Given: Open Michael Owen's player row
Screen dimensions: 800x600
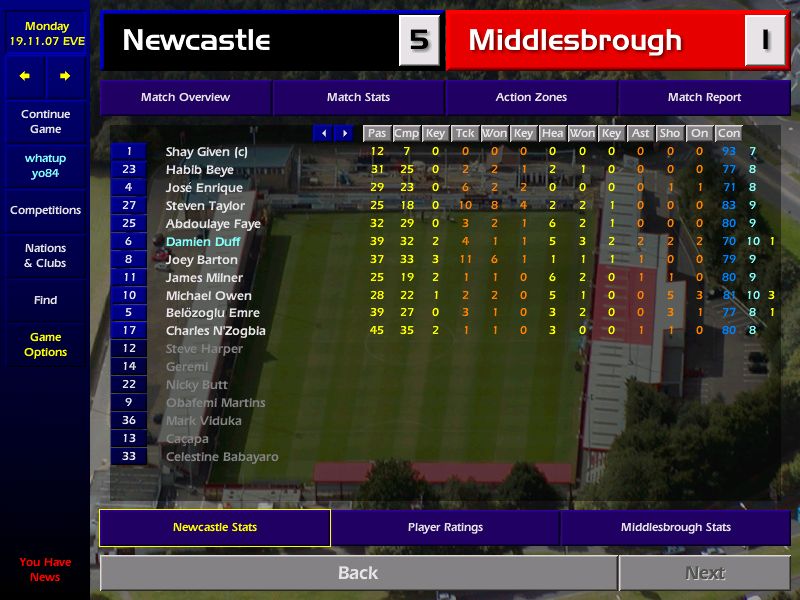Looking at the screenshot, I should point(208,296).
